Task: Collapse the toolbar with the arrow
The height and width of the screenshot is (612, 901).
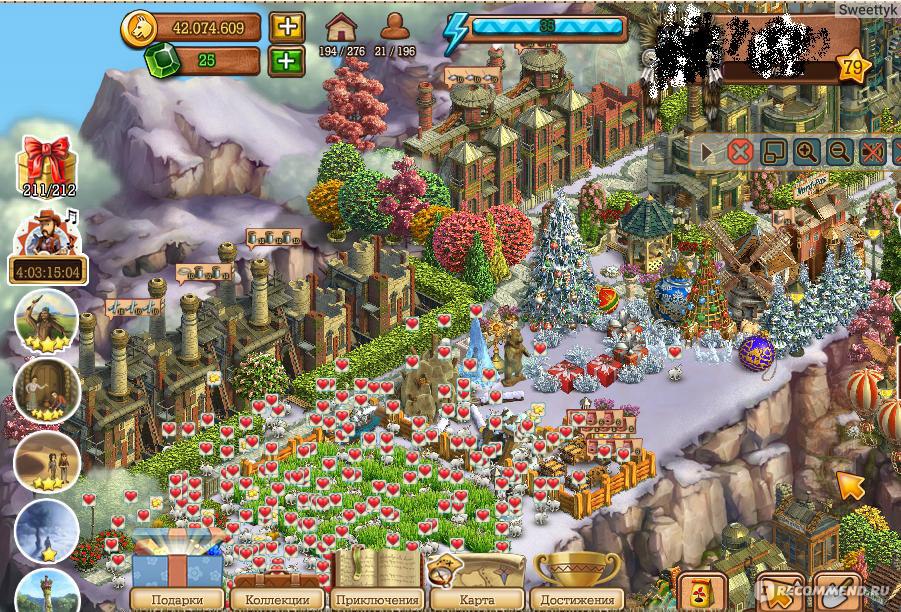Action: (708, 152)
